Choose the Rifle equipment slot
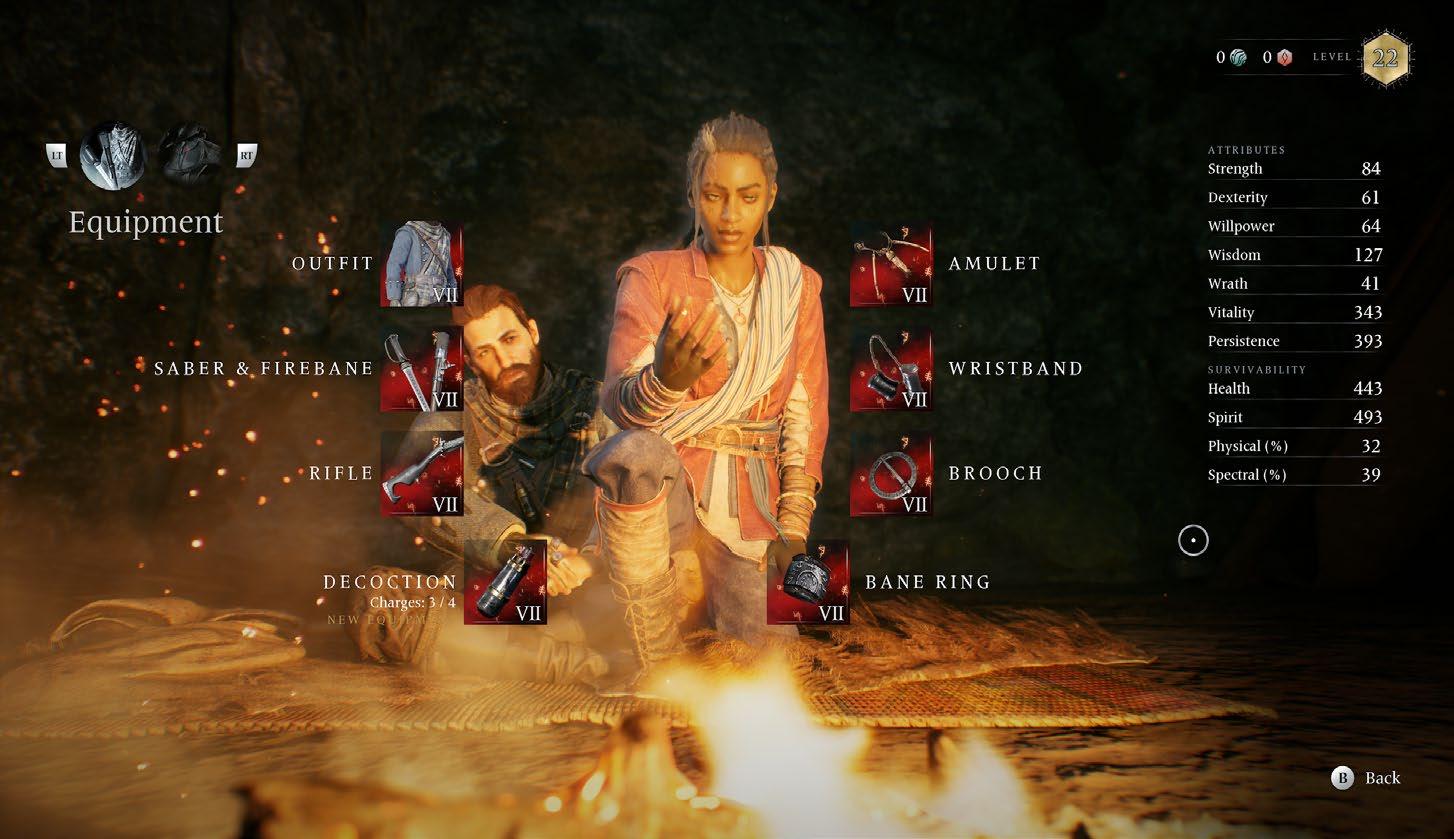 421,474
